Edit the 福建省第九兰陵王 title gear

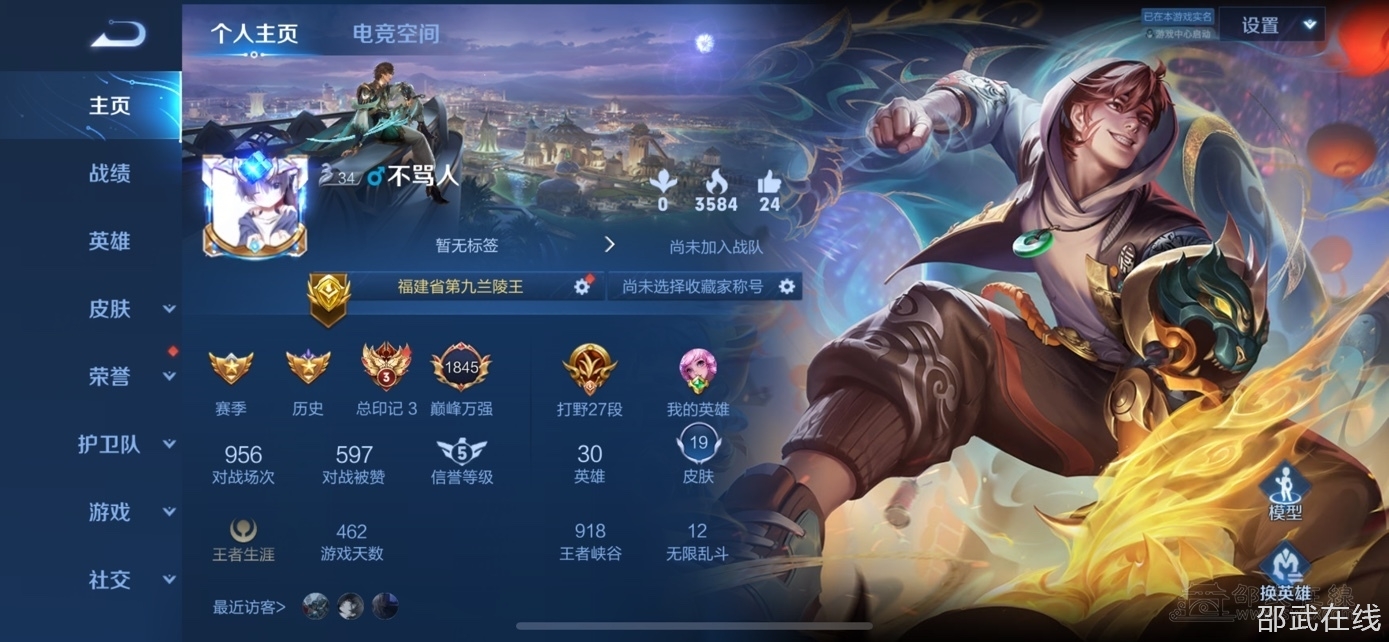tap(581, 287)
